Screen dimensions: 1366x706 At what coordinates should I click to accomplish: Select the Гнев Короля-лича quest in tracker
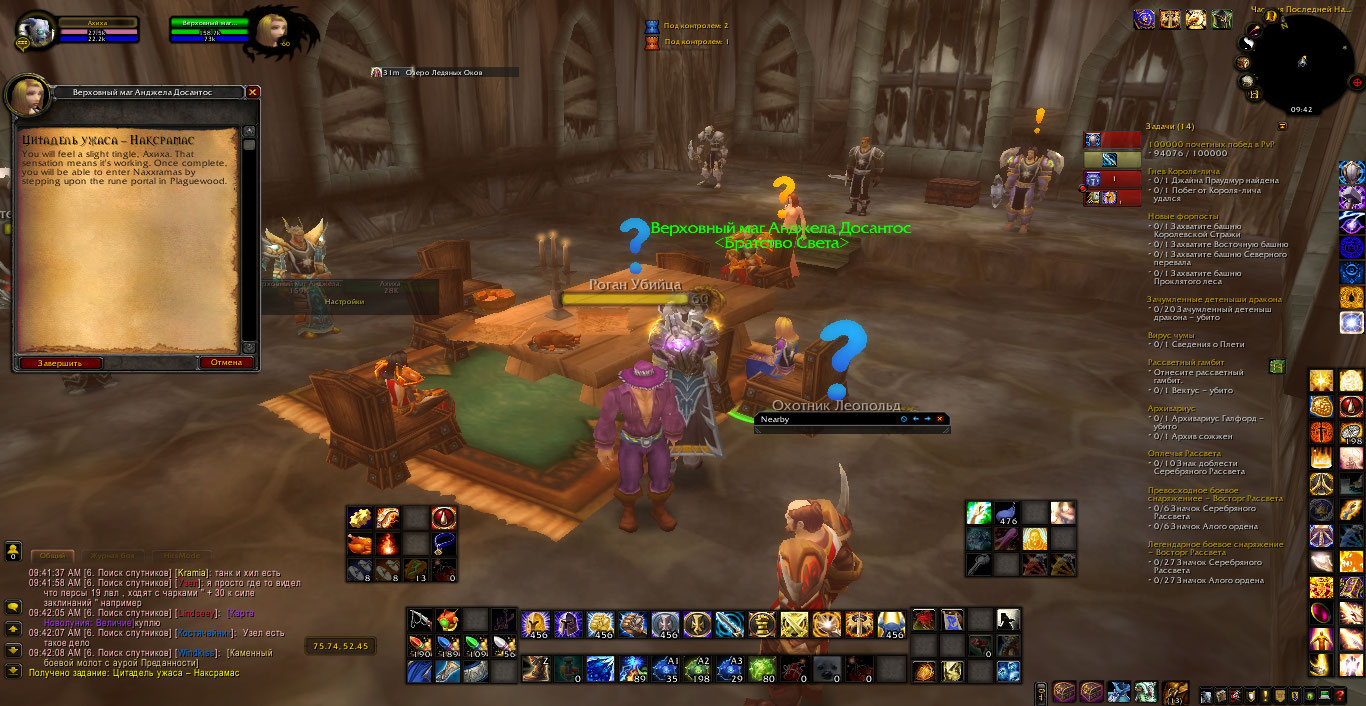pyautogui.click(x=1182, y=171)
